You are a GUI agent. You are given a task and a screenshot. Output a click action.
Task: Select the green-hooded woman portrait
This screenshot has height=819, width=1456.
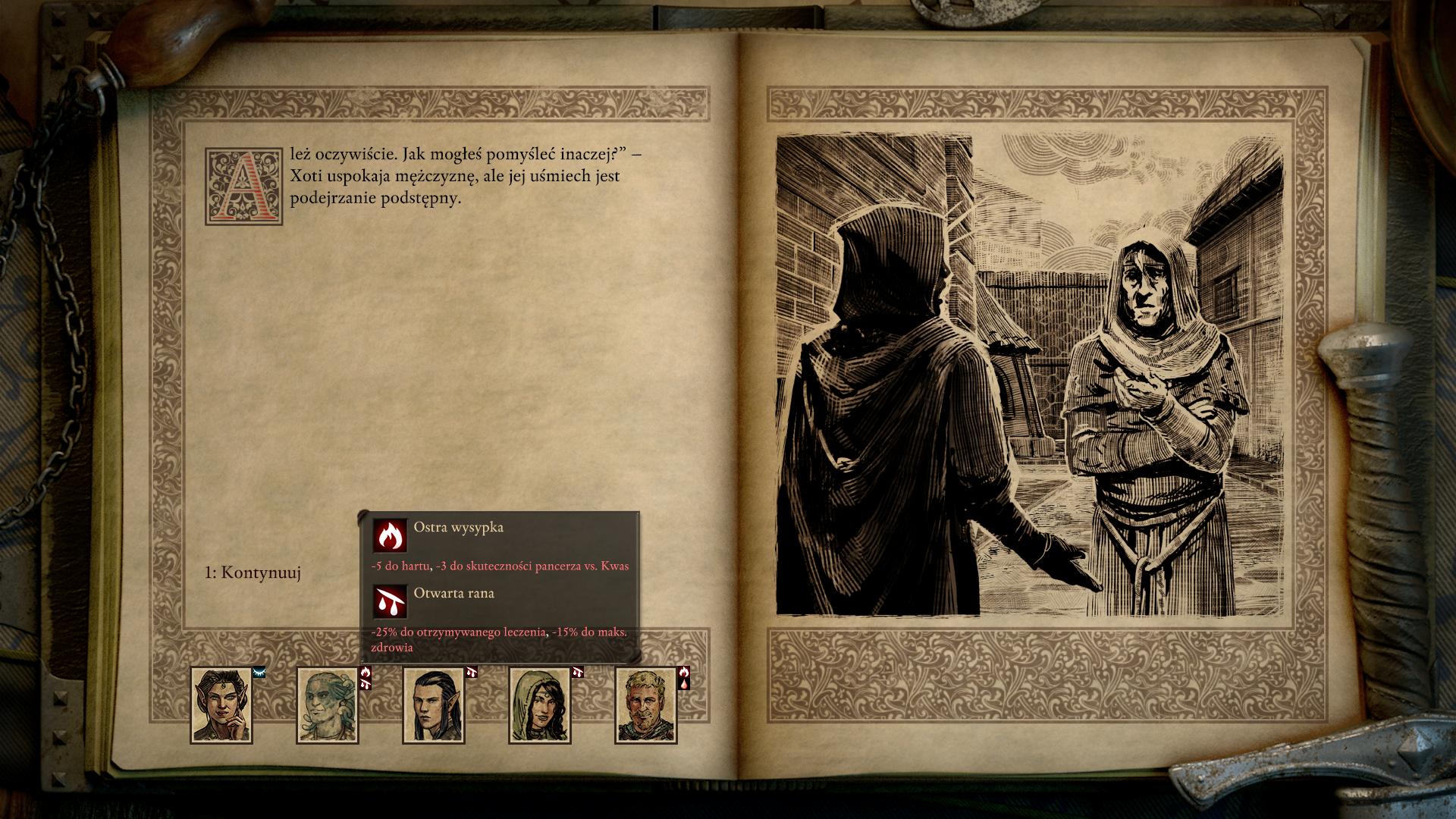(x=539, y=704)
